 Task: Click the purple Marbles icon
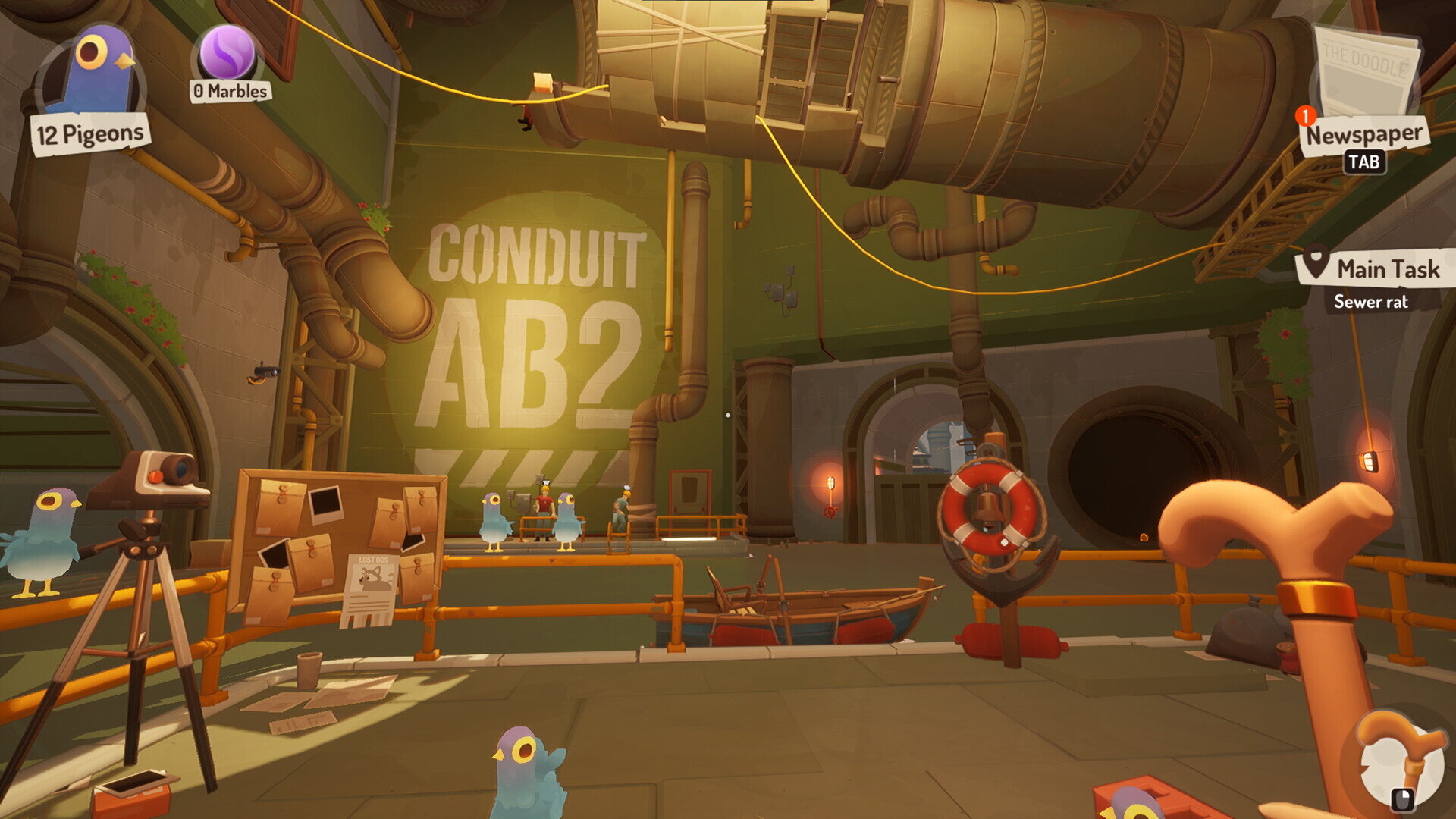[x=227, y=53]
